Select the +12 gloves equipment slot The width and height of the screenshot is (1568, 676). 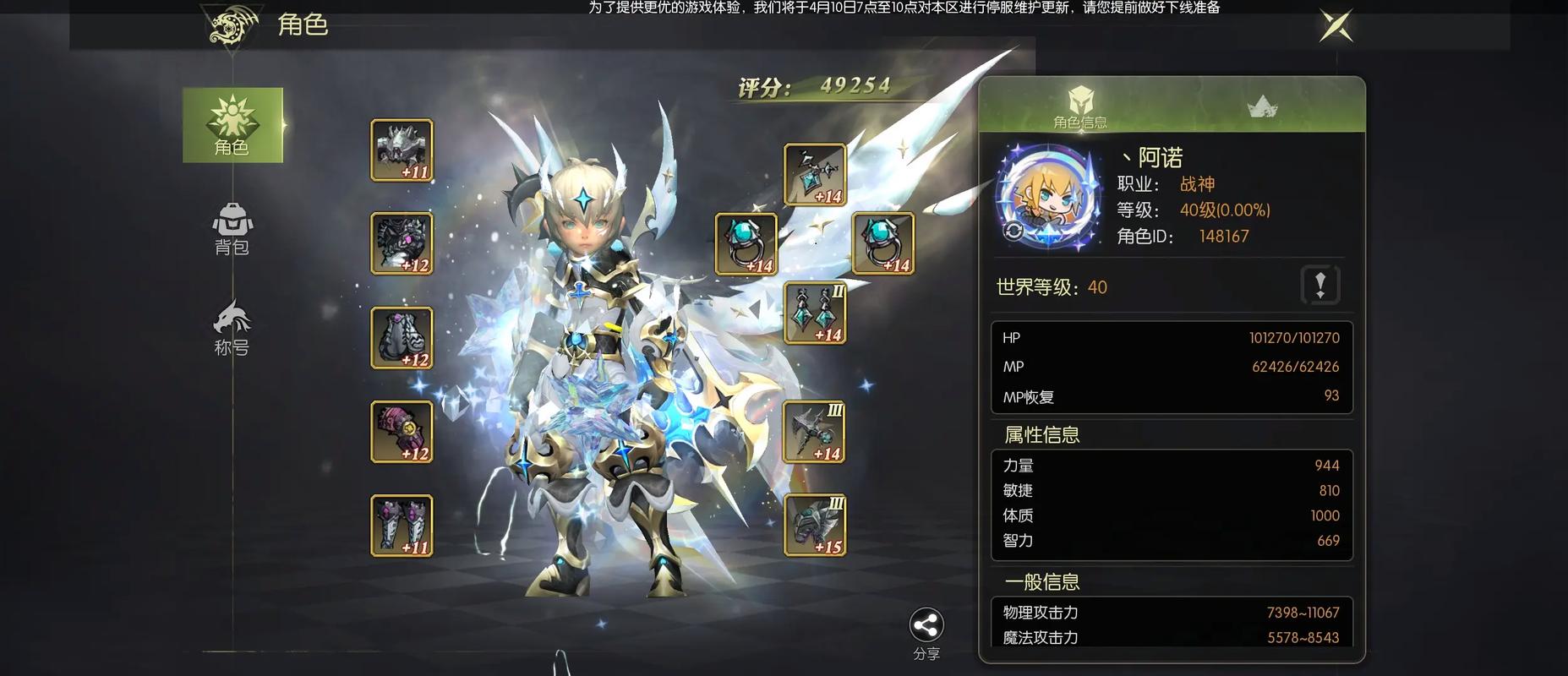pyautogui.click(x=402, y=432)
